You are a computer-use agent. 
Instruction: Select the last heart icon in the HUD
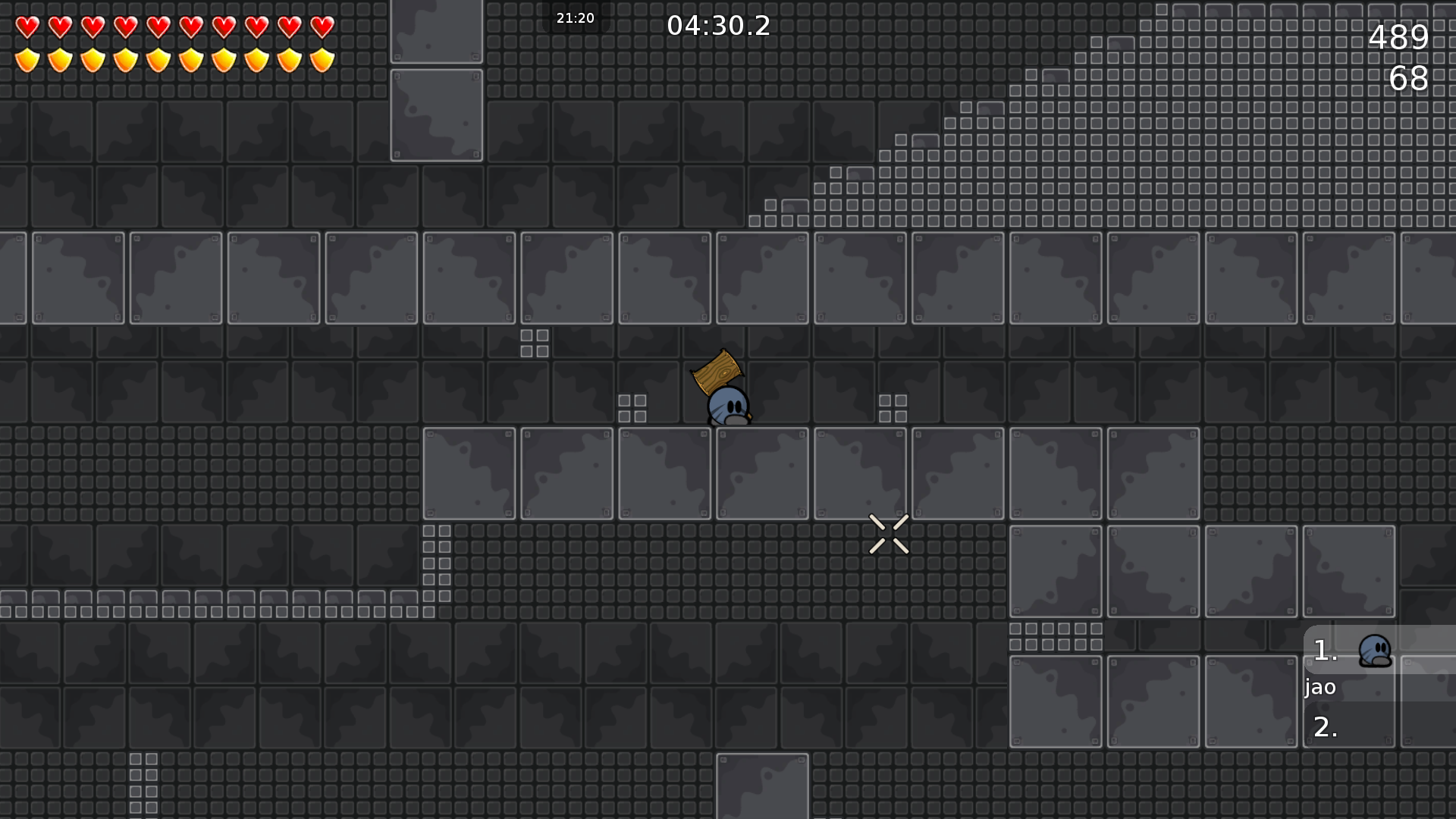tap(322, 27)
